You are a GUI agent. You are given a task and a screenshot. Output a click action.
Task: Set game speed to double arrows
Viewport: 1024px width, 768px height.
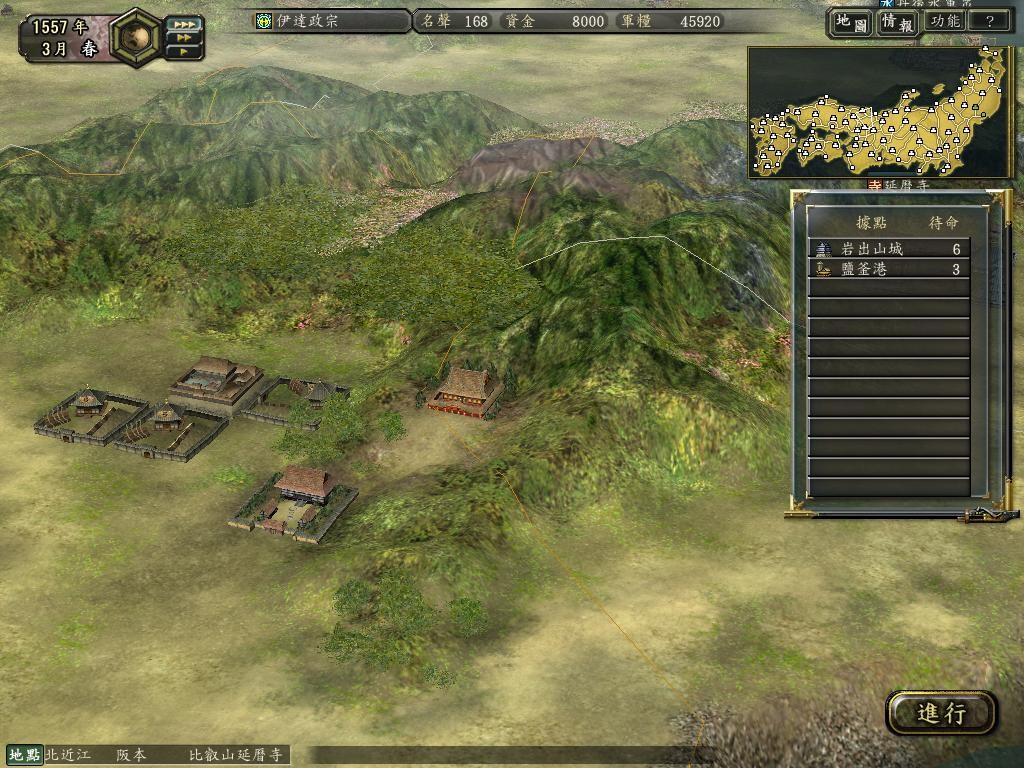click(x=185, y=37)
